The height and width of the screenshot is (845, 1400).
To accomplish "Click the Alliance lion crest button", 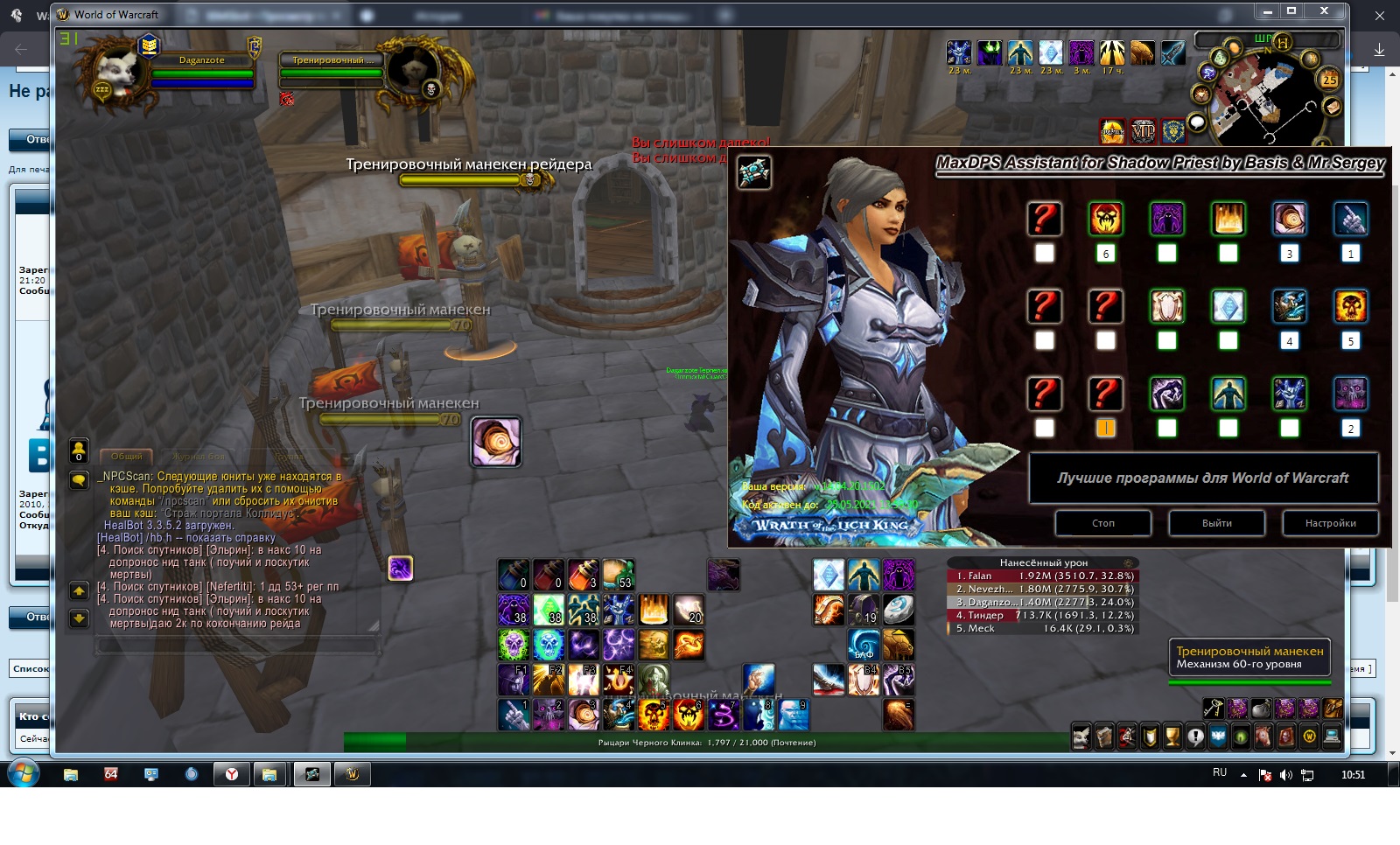I will coord(1172,131).
